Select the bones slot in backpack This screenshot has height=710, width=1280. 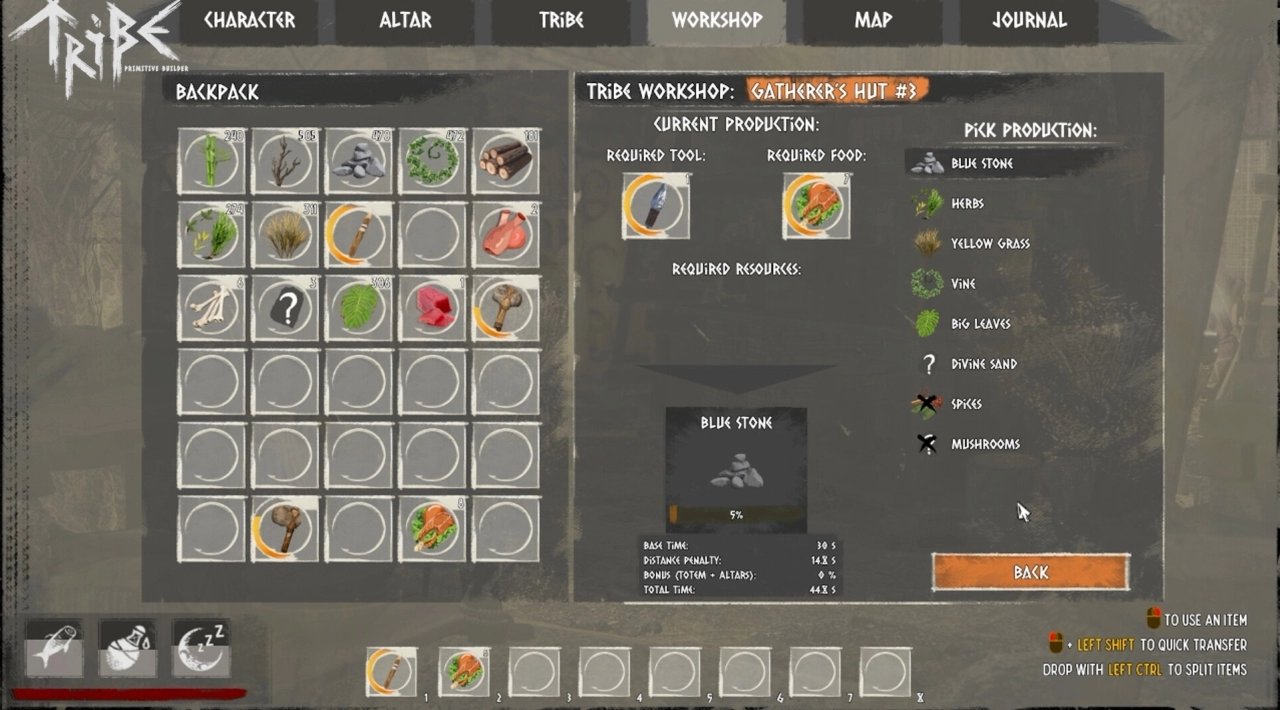[212, 308]
